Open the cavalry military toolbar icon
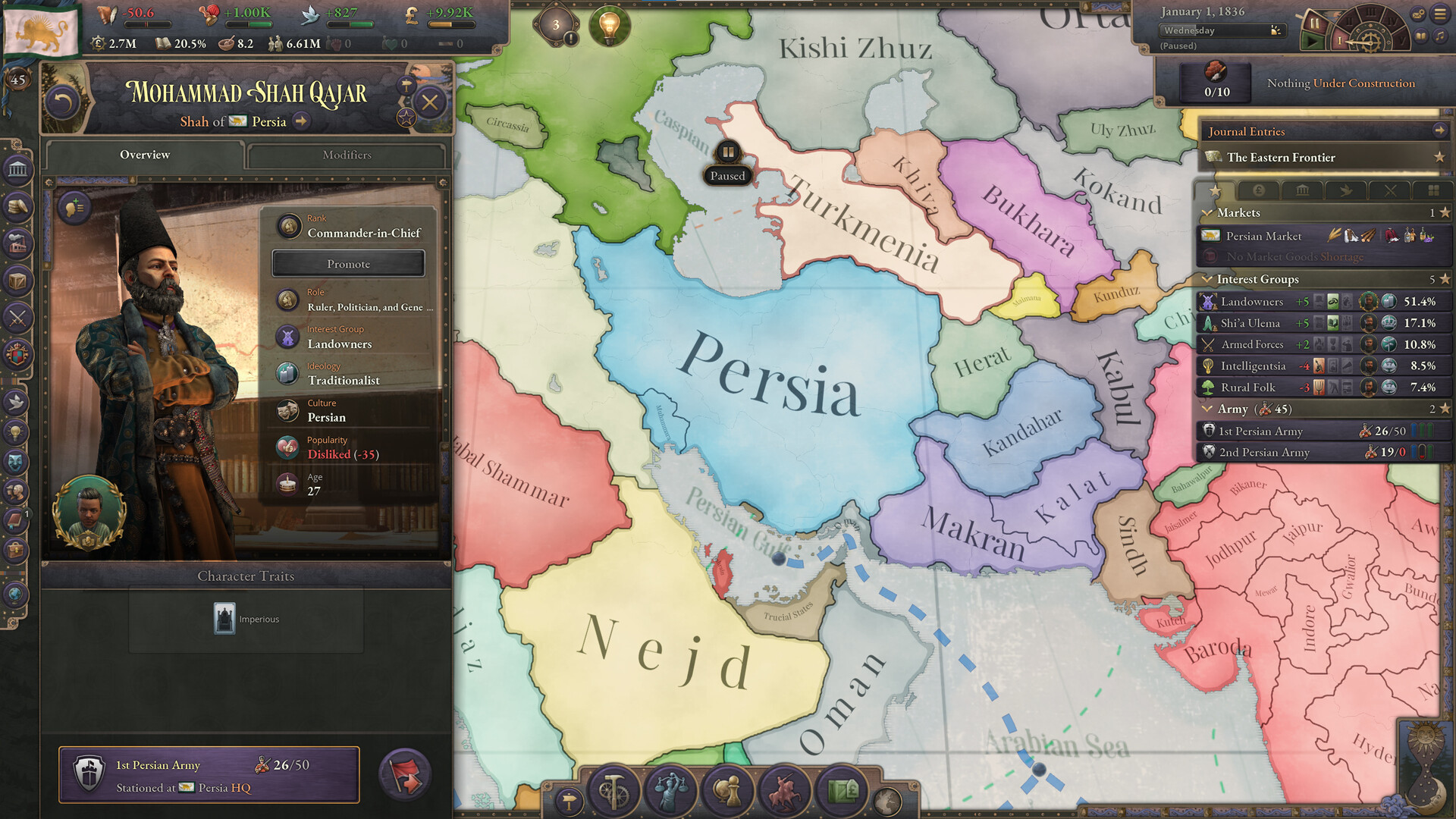 pyautogui.click(x=785, y=790)
